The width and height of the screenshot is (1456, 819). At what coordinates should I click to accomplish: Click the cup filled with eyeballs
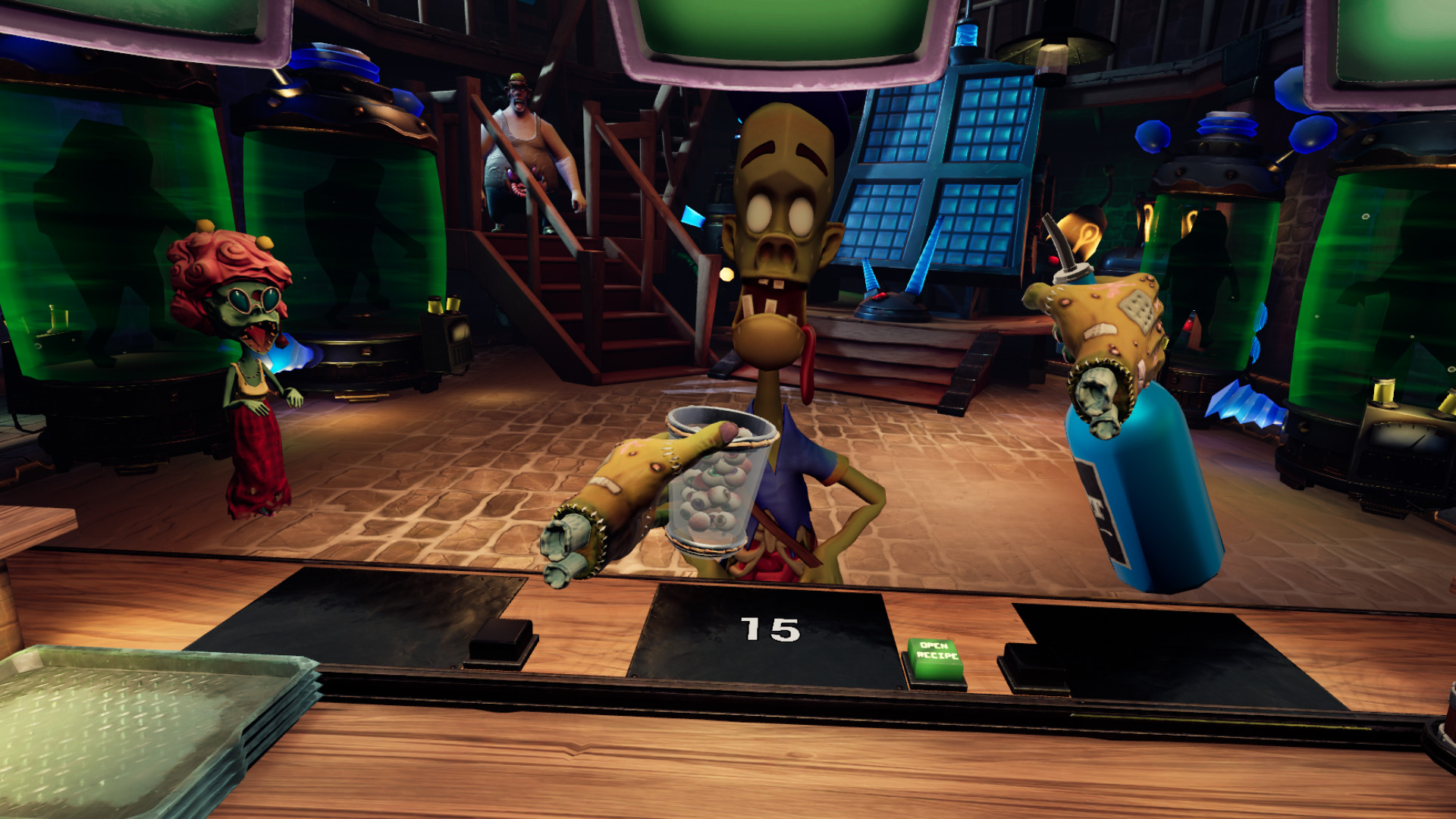[x=720, y=485]
